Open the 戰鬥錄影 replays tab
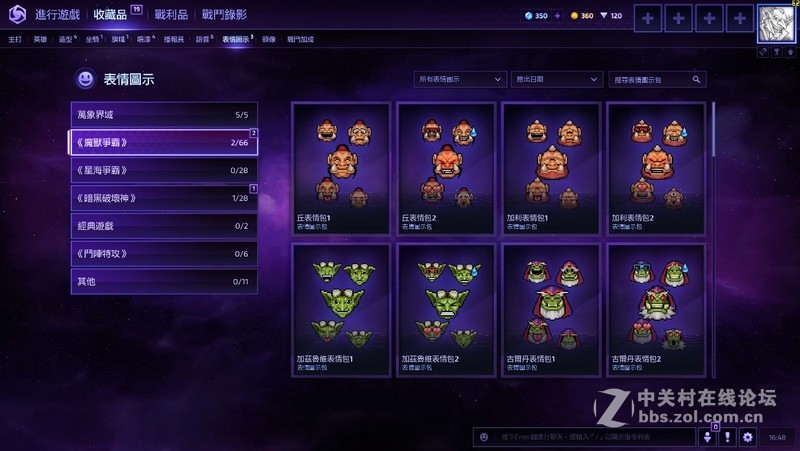800x451 pixels. [224, 15]
